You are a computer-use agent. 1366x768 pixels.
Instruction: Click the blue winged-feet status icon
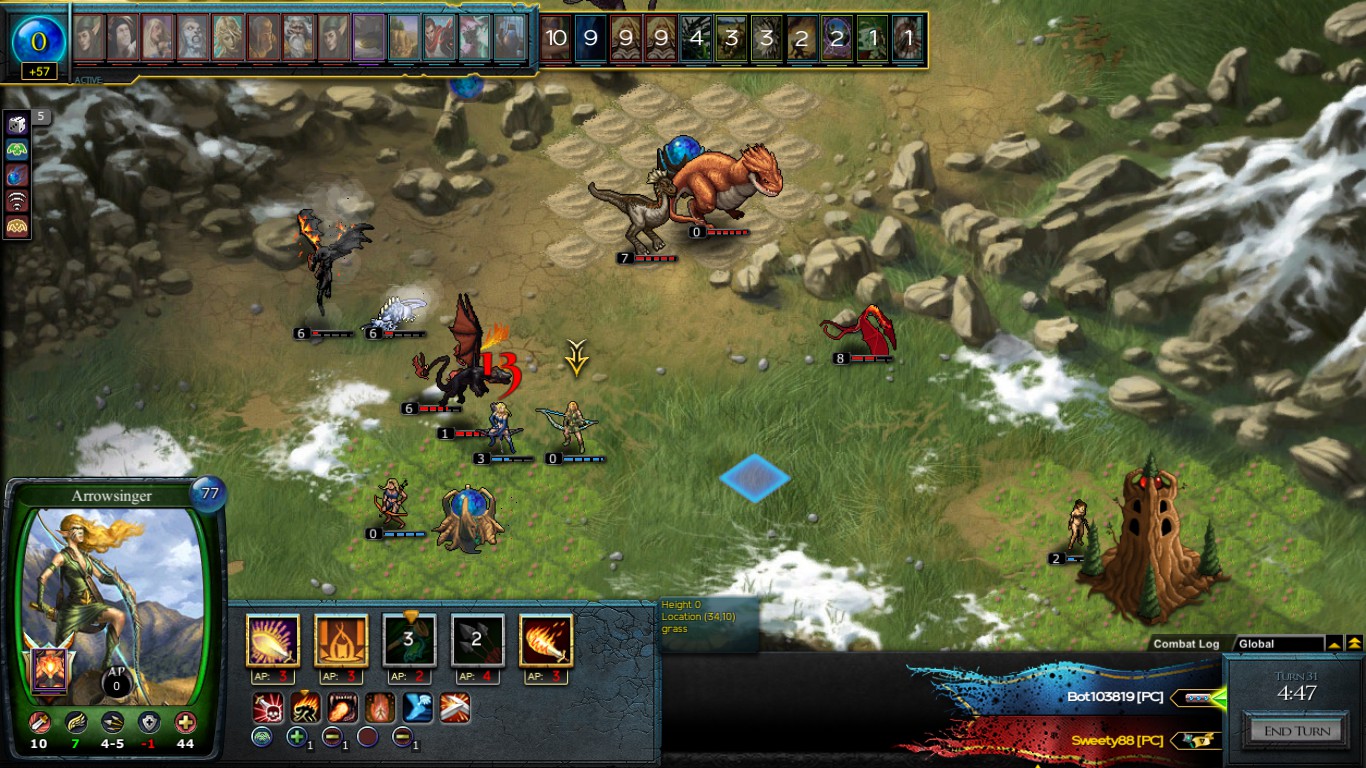[x=418, y=708]
